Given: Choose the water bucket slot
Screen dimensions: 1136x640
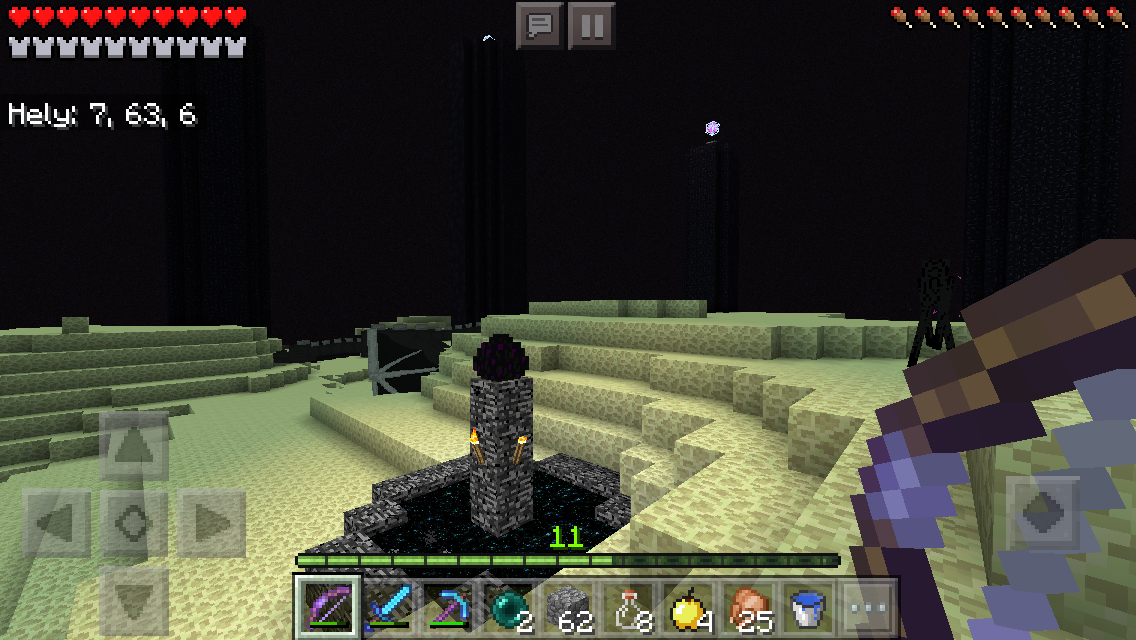Looking at the screenshot, I should pyautogui.click(x=806, y=607).
